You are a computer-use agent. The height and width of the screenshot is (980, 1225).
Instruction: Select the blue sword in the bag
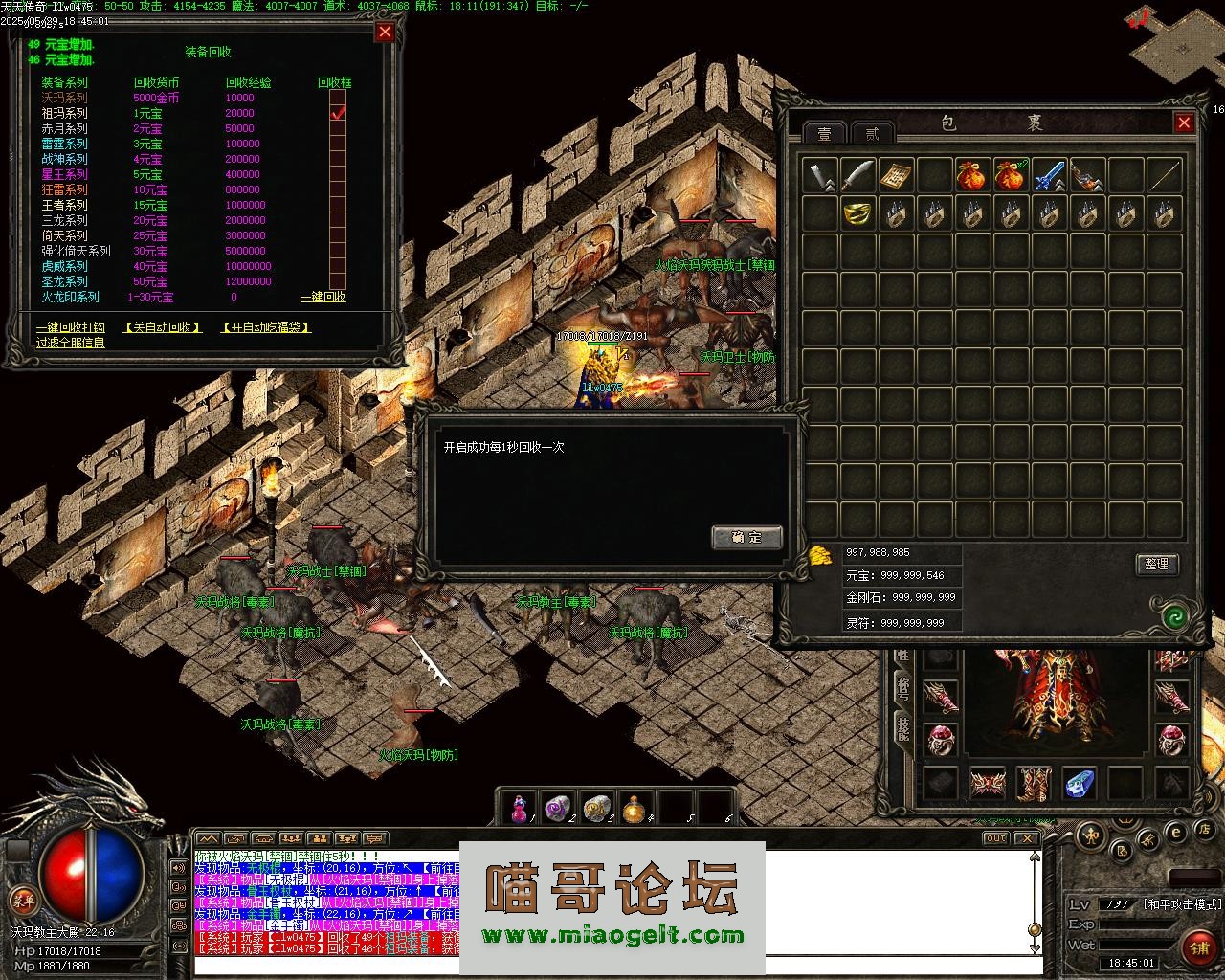[1049, 175]
